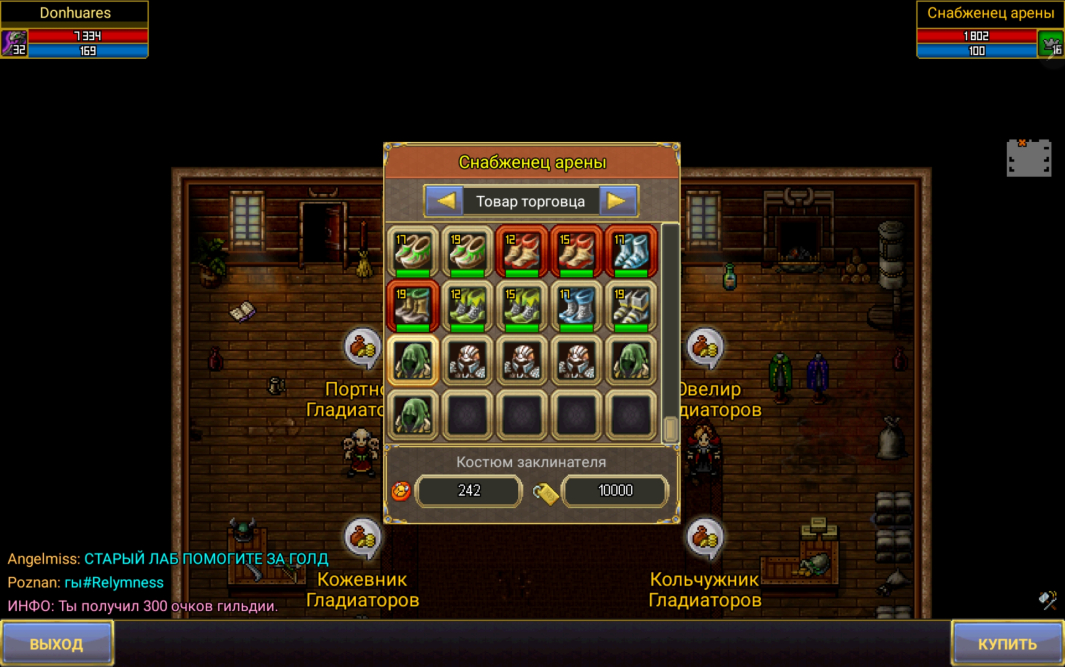Choose the level 12 boots in red slot
Viewport: 1065px width, 667px height.
(x=522, y=252)
